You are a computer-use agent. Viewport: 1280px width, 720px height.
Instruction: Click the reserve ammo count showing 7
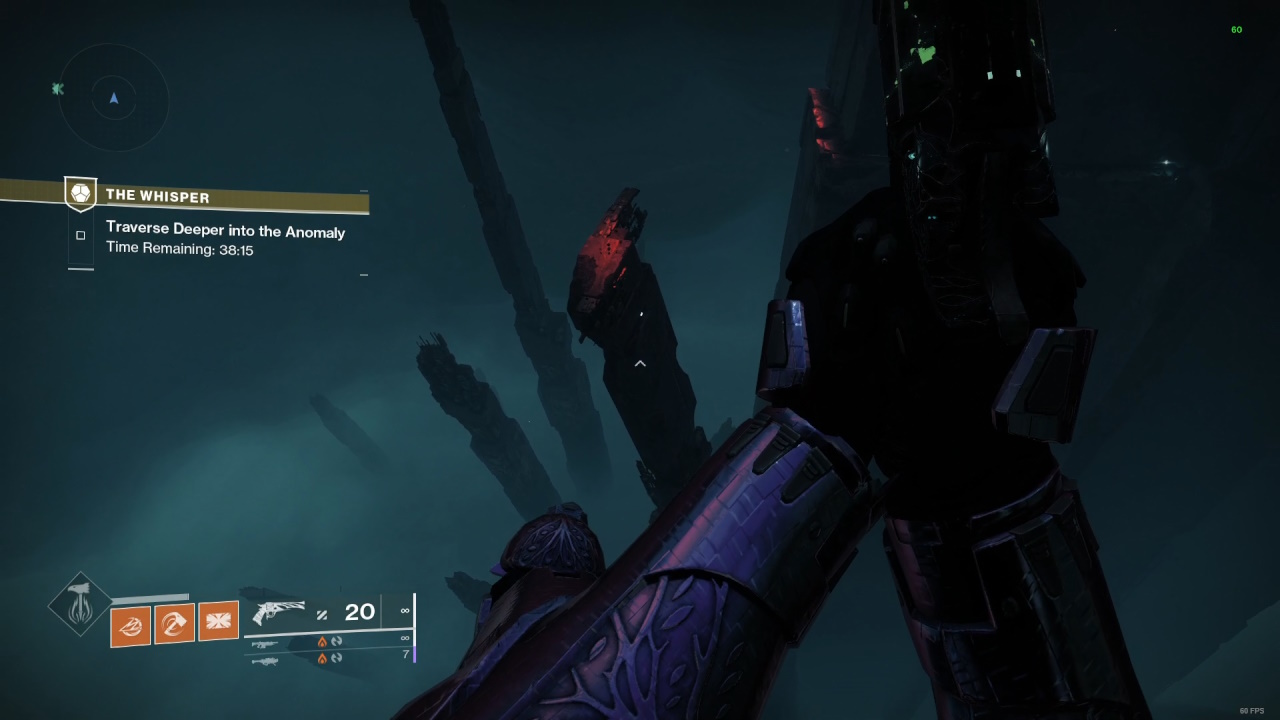pos(406,653)
